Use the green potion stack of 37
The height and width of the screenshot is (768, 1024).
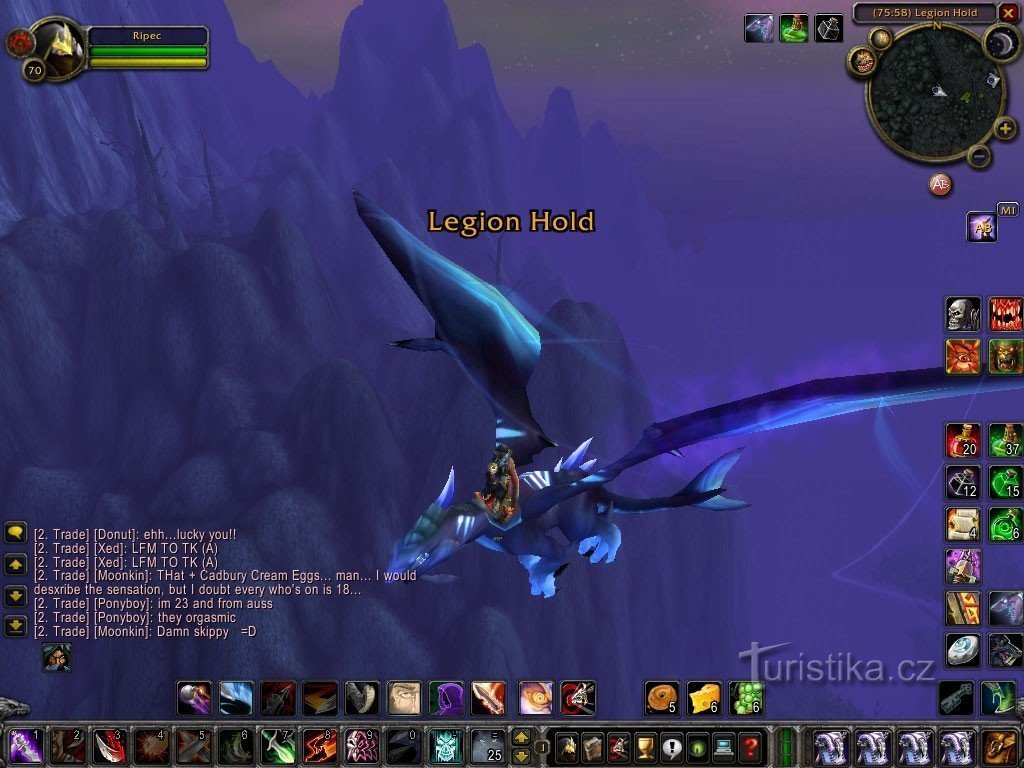click(x=1005, y=440)
